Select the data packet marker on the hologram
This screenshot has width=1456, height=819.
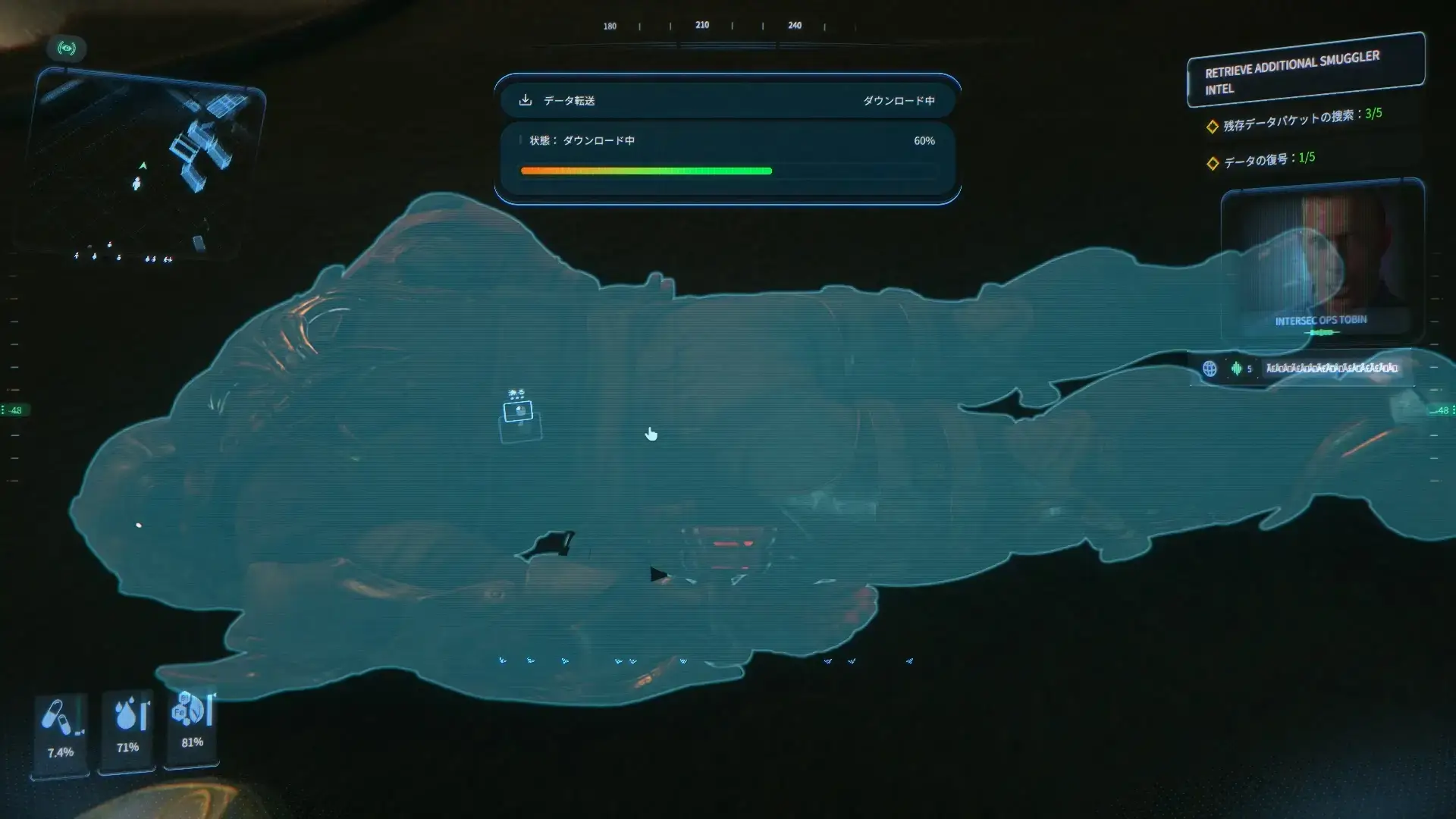coord(519,412)
